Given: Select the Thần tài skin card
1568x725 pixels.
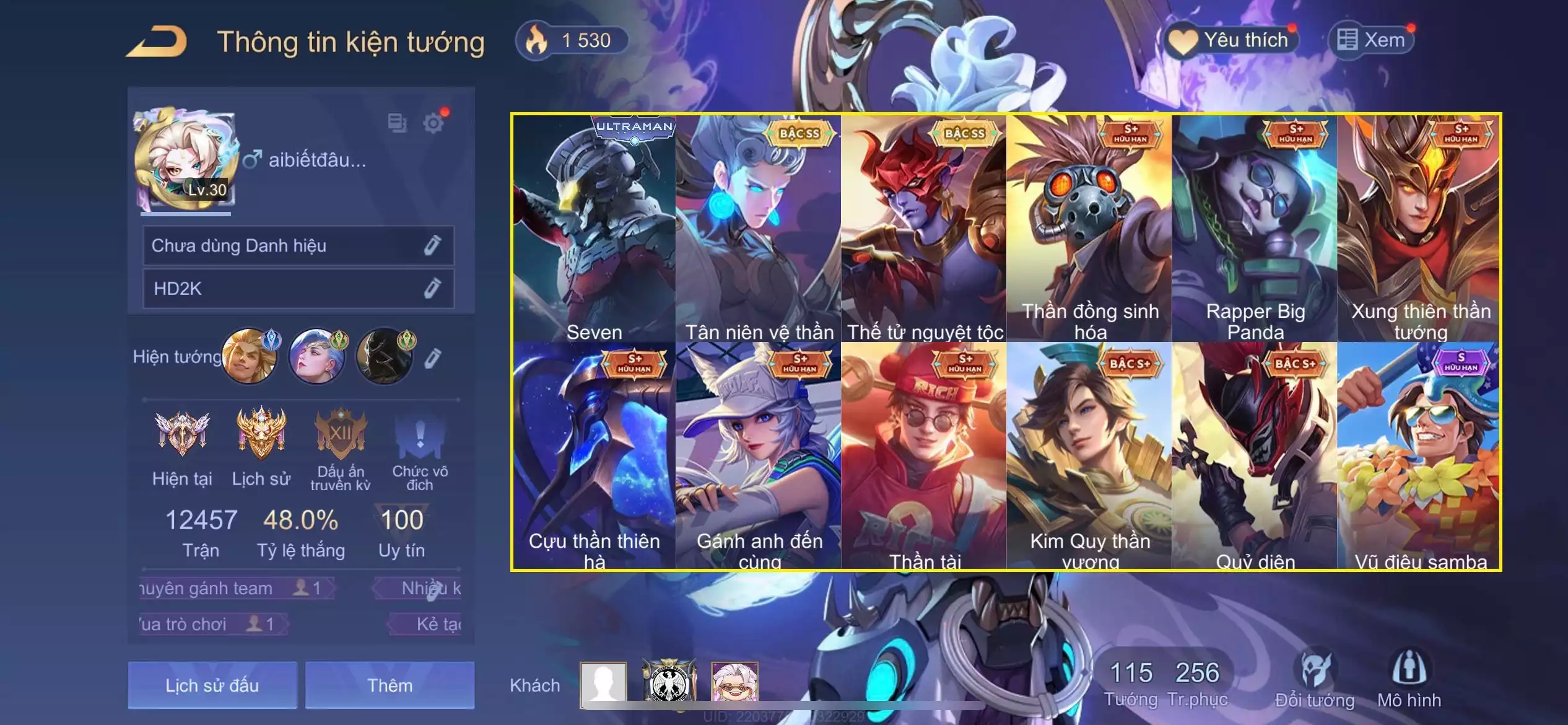Looking at the screenshot, I should tap(924, 455).
